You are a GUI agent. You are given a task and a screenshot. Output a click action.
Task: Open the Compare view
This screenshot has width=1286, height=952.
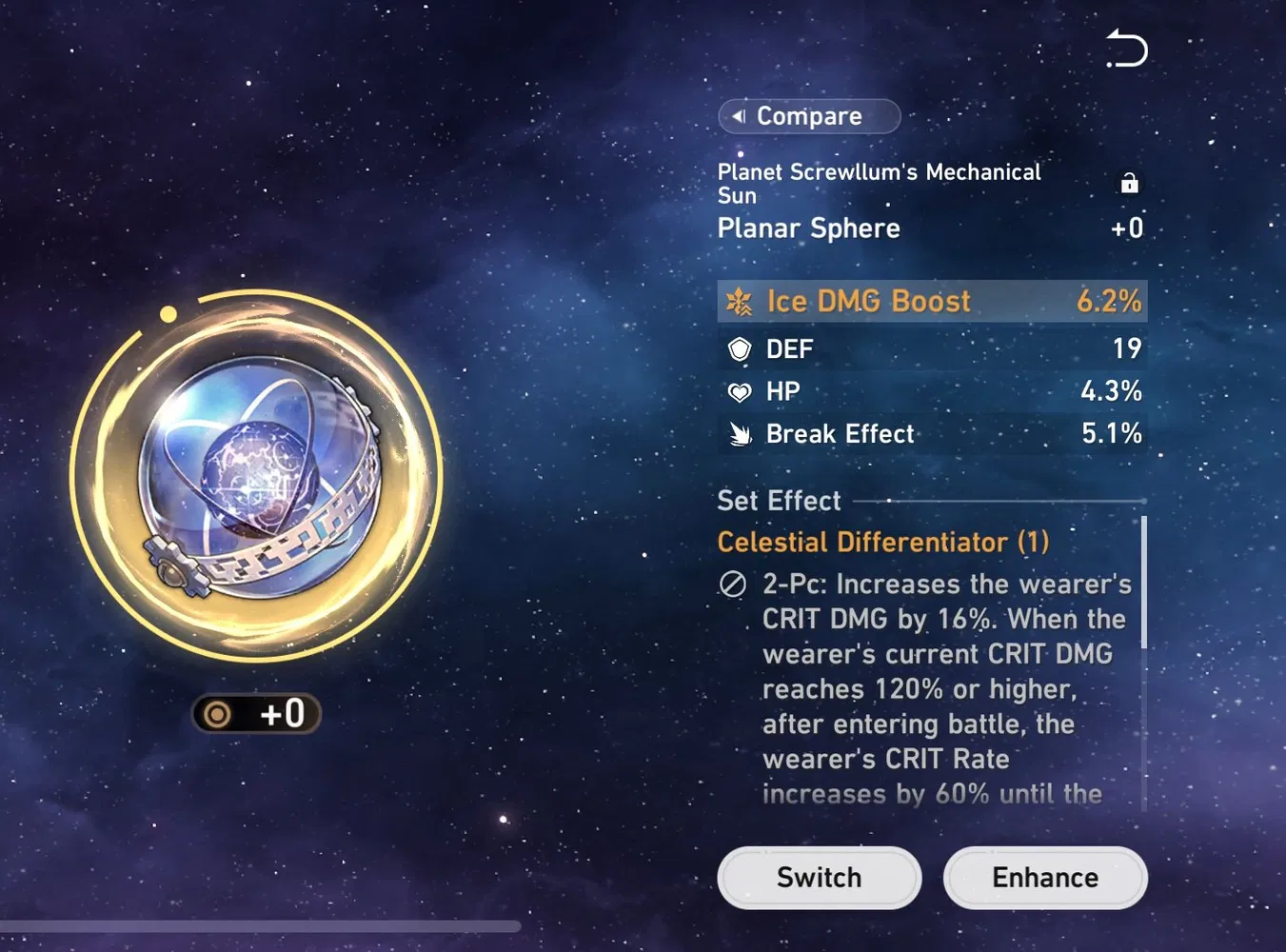coord(809,115)
